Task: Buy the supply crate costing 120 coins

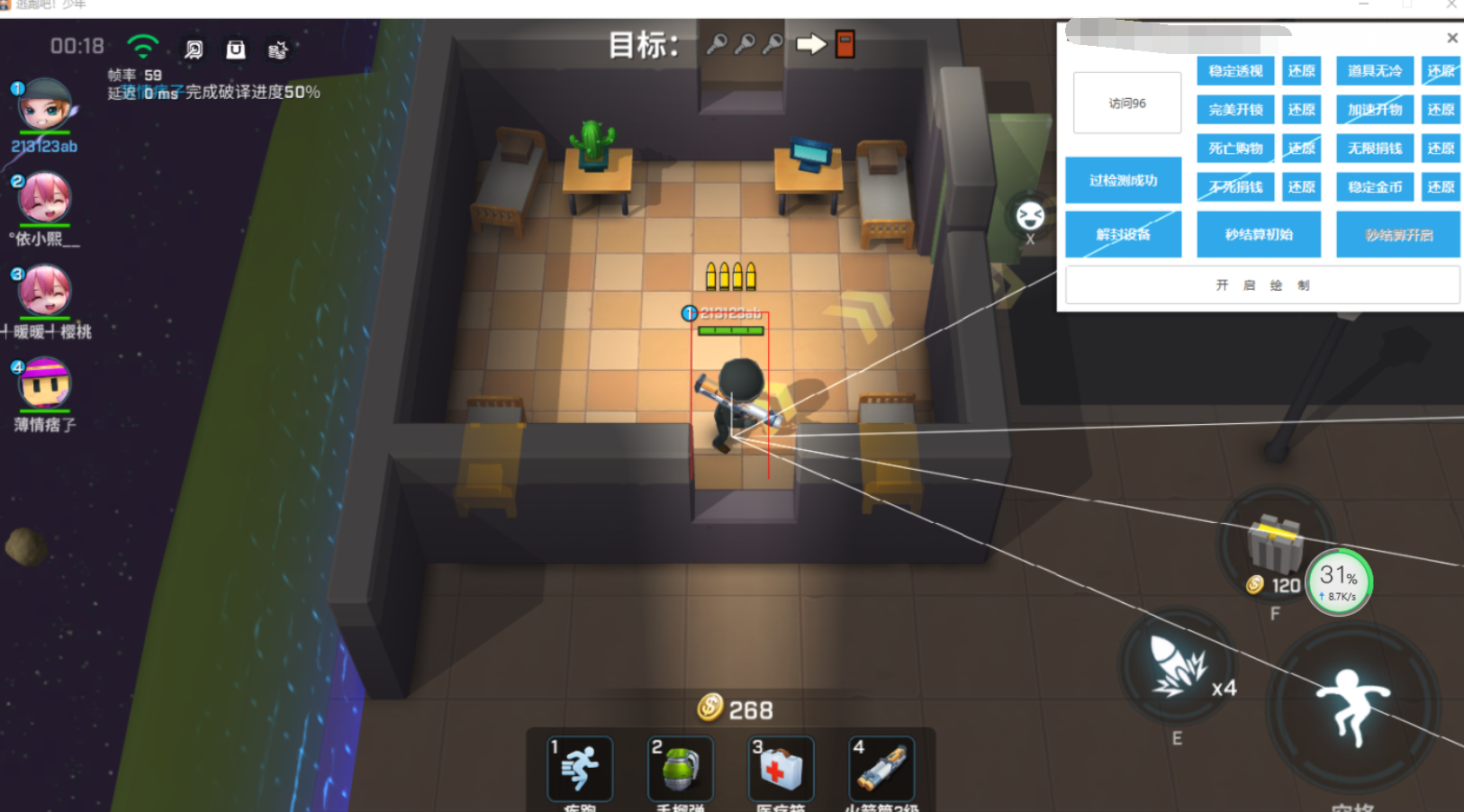Action: point(1275,543)
